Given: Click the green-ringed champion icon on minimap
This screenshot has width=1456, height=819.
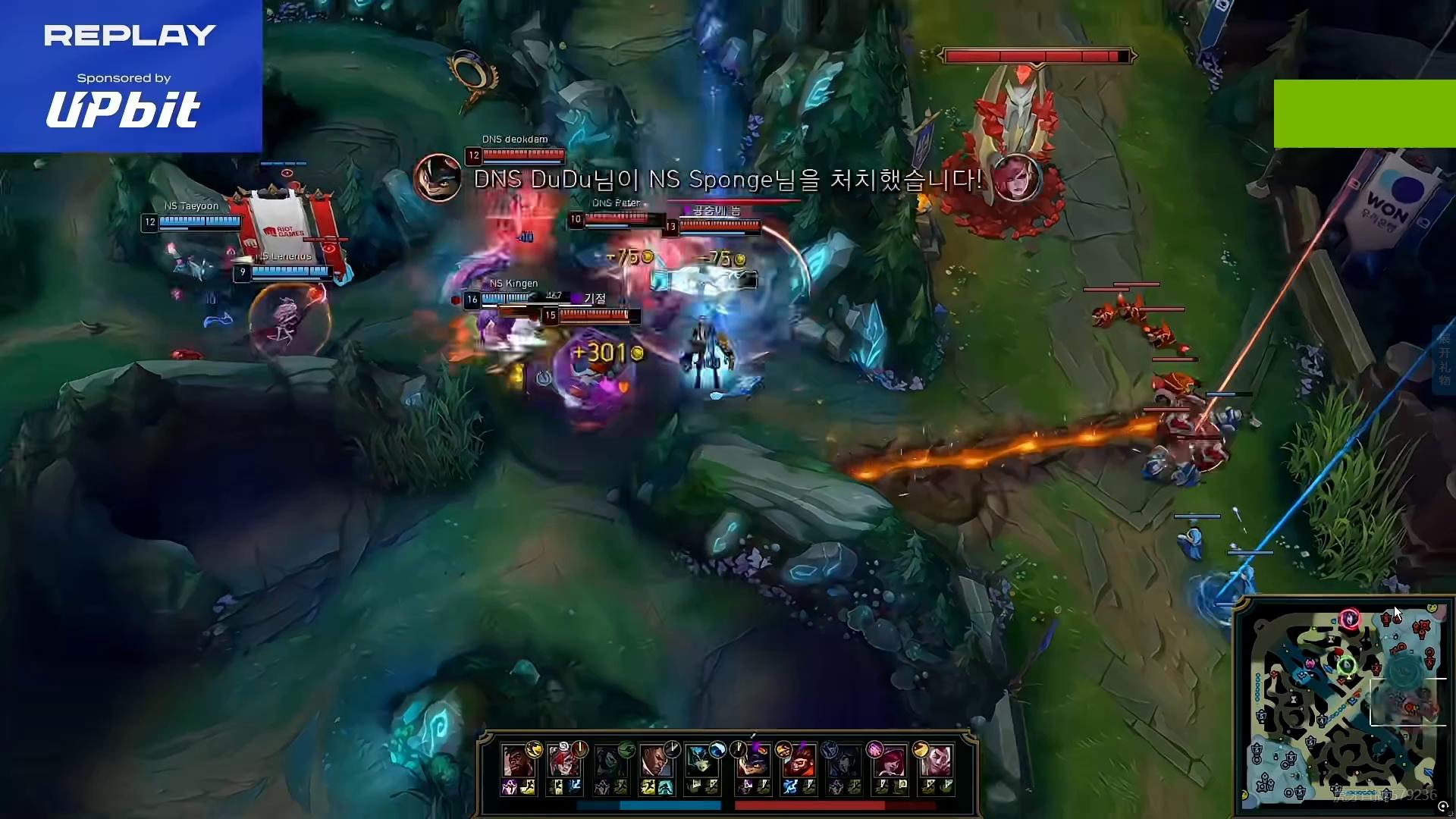Looking at the screenshot, I should pos(1346,667).
